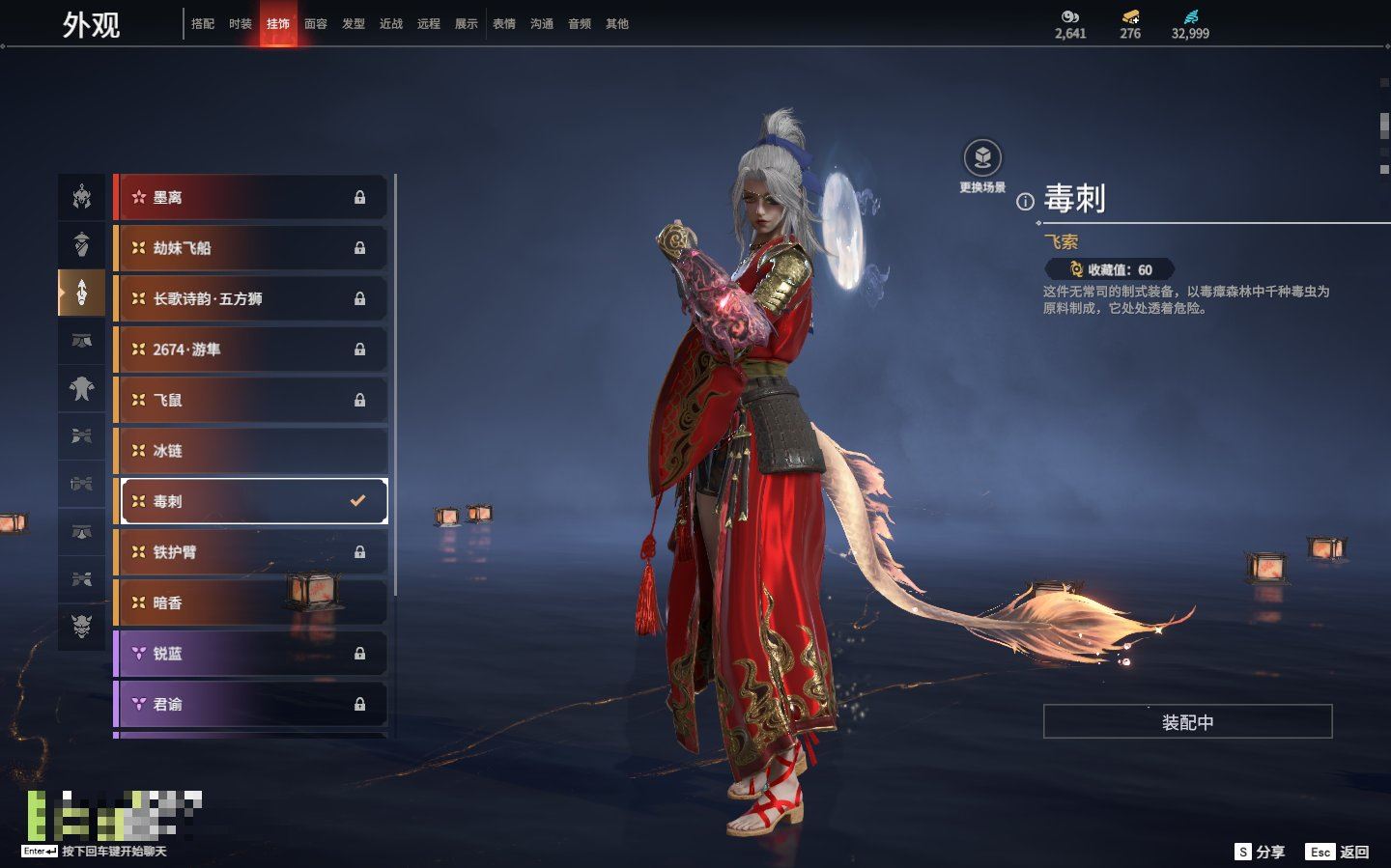Select the 2674·游隼 accessory
This screenshot has width=1391, height=868.
coord(251,350)
